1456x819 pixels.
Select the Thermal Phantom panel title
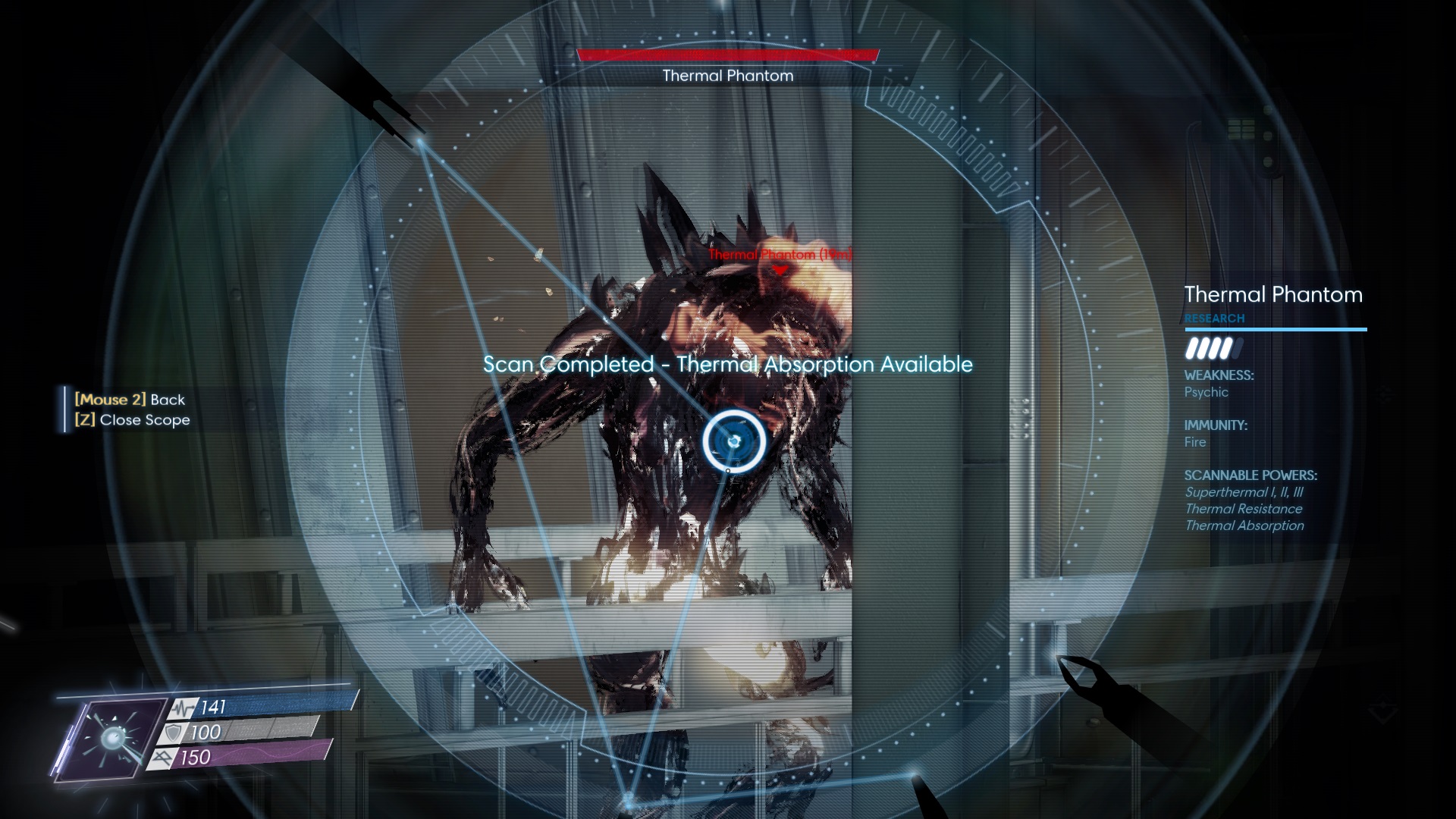[x=1274, y=295]
